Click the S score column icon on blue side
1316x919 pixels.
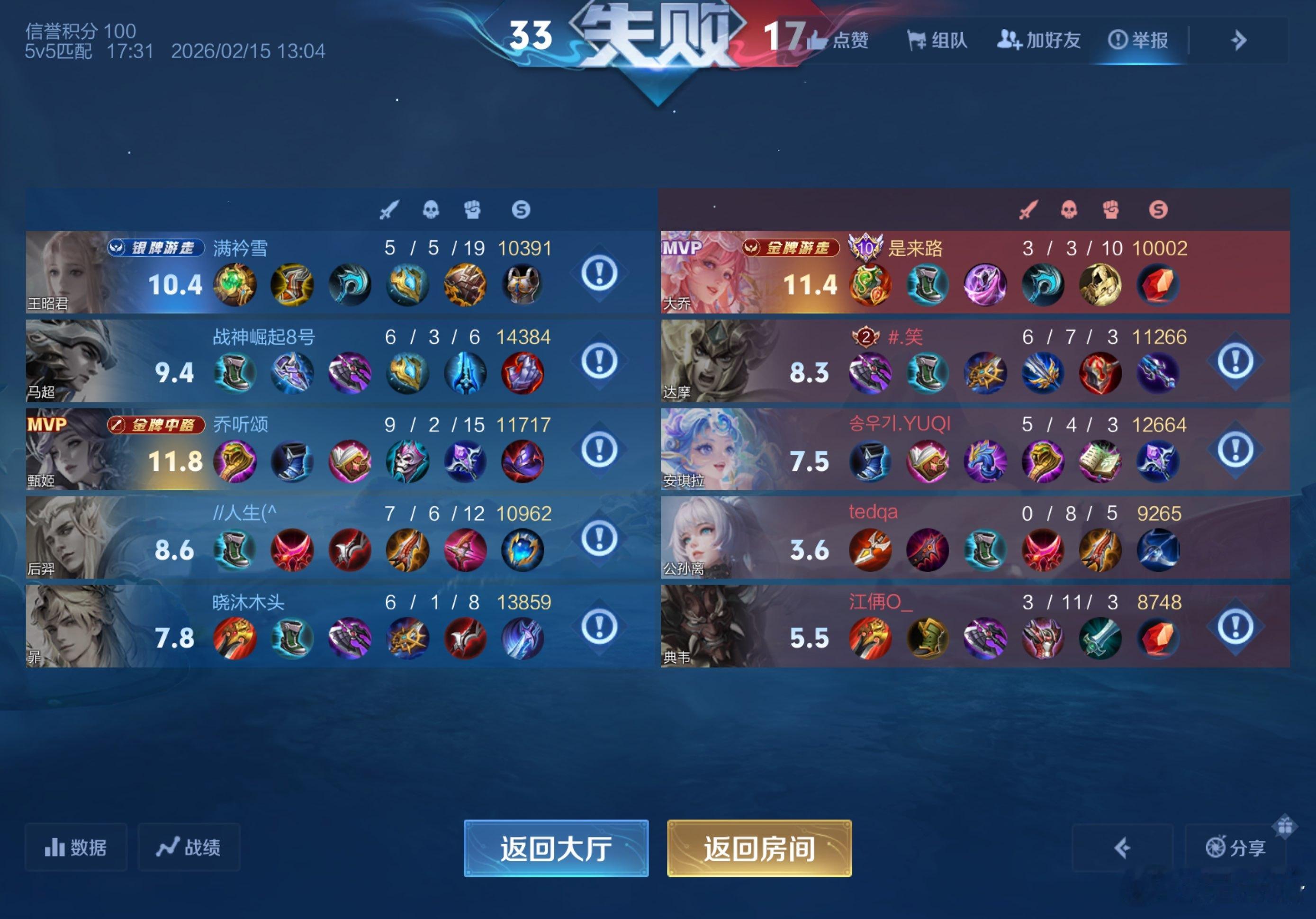point(523,210)
